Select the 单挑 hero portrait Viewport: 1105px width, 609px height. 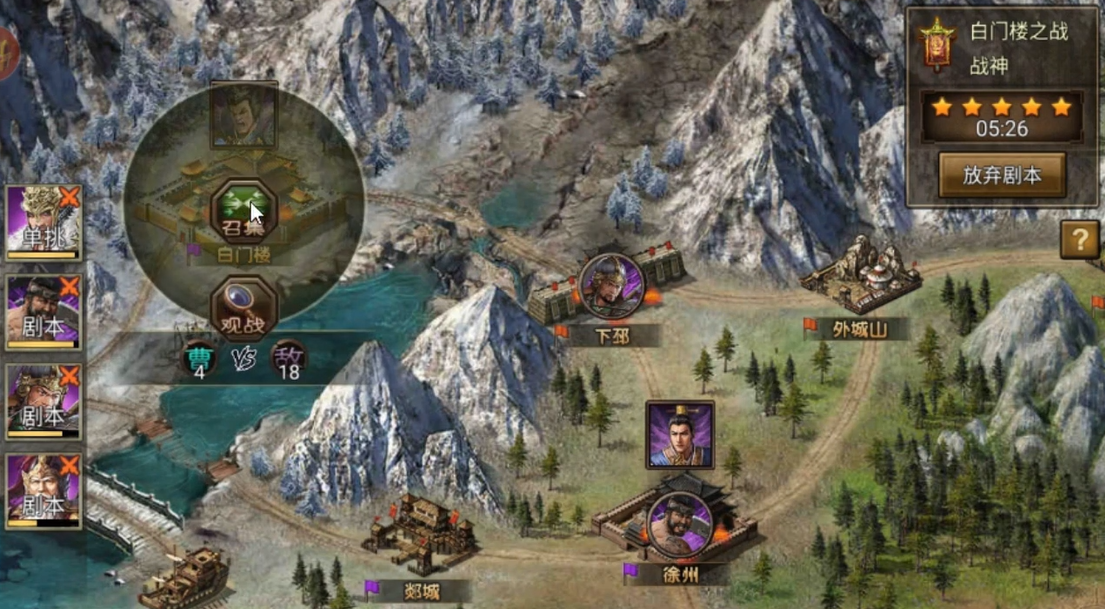[x=43, y=222]
